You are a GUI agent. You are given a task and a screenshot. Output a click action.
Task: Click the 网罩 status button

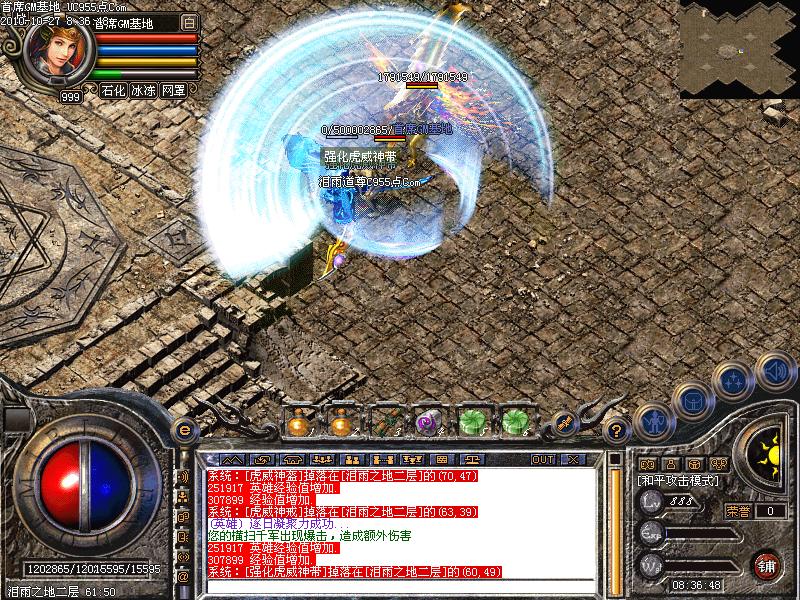173,91
